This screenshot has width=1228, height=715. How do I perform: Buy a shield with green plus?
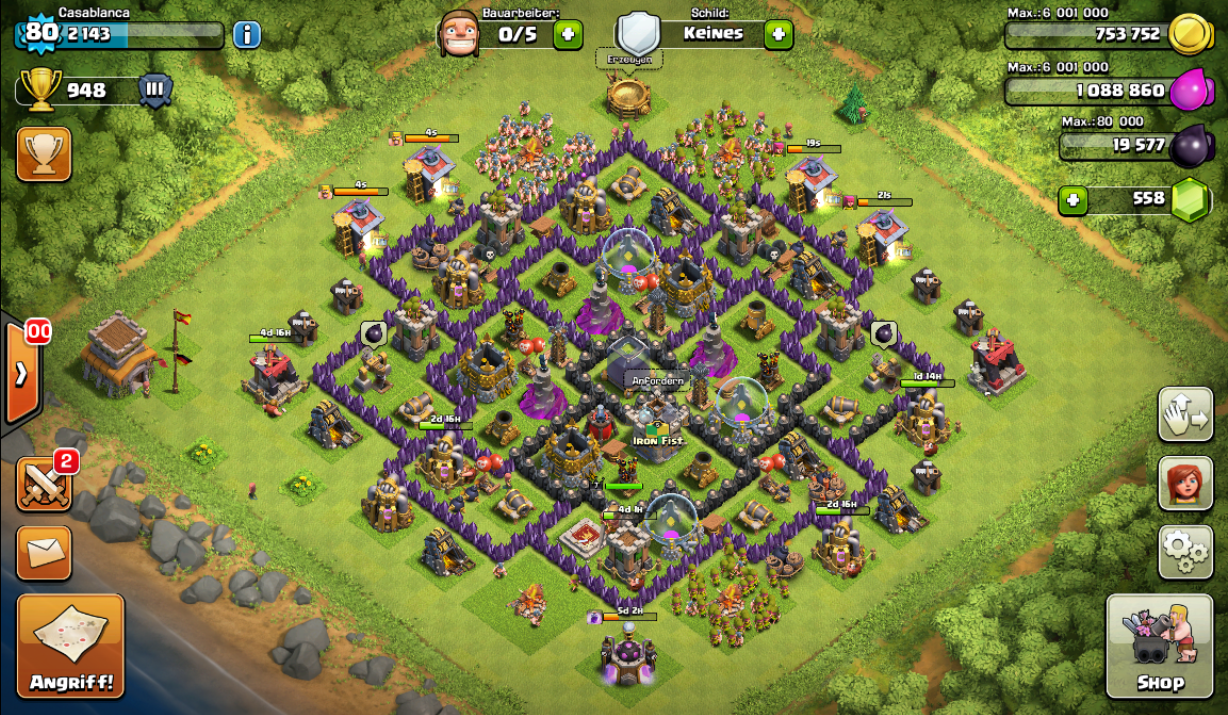point(778,34)
